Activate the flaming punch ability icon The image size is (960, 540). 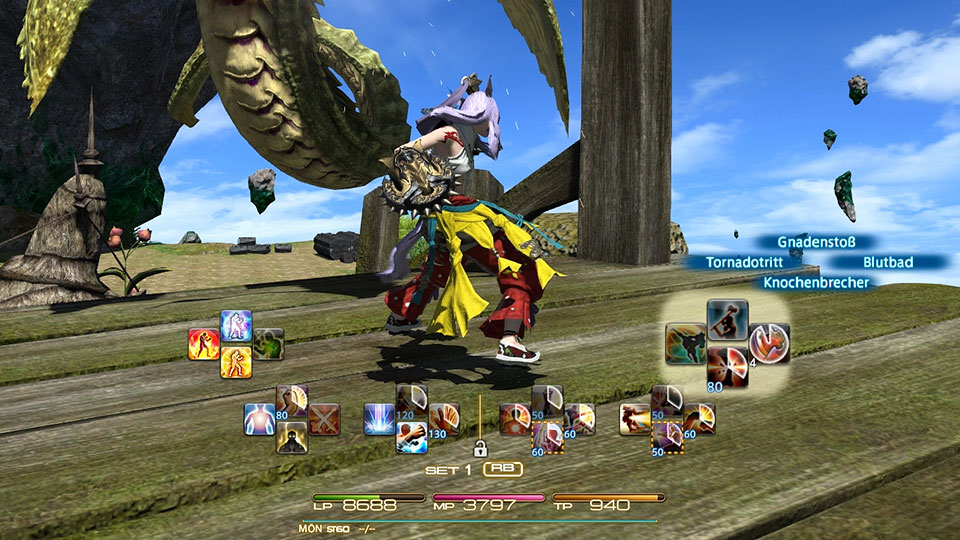point(635,419)
